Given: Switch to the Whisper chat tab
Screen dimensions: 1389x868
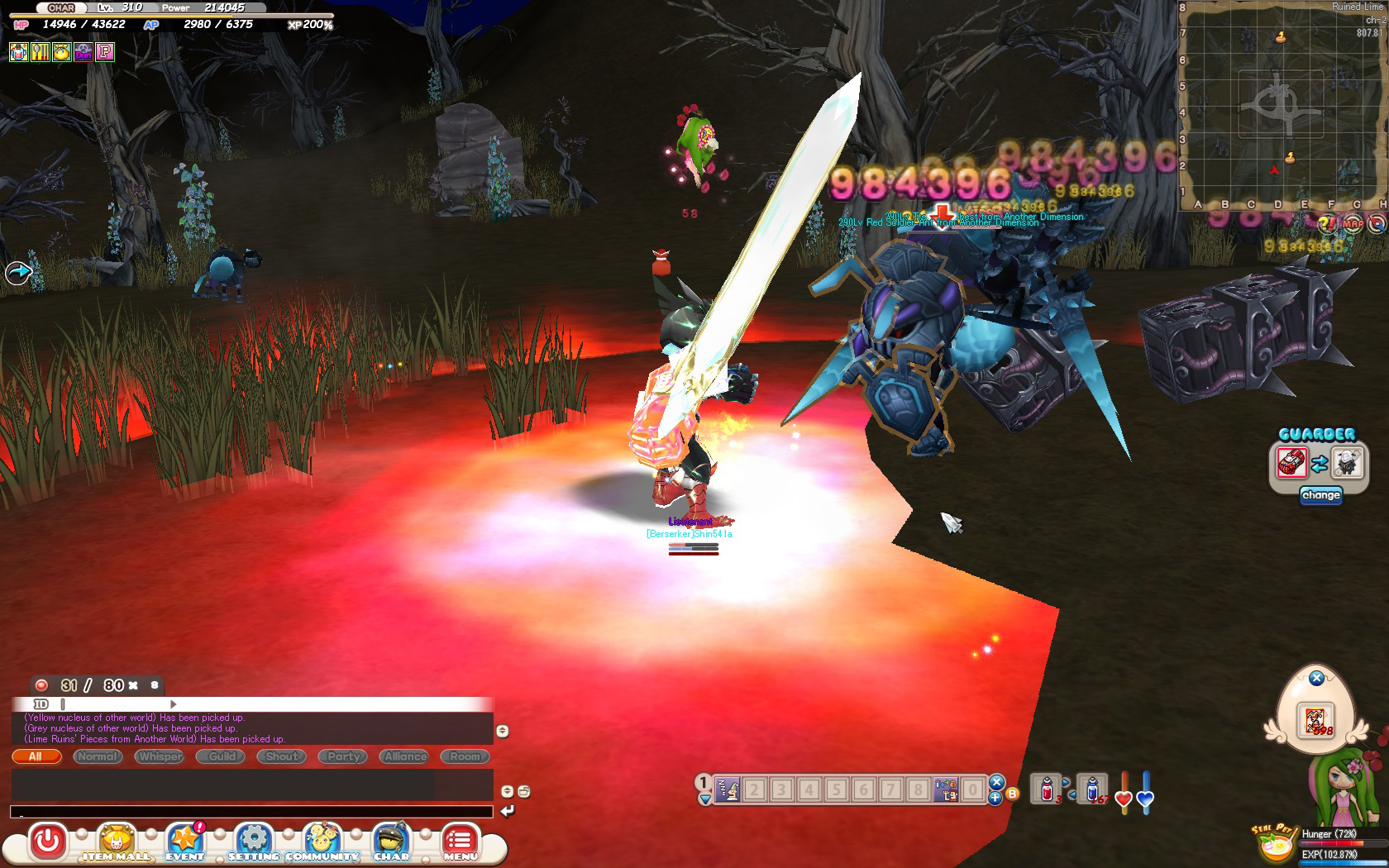Looking at the screenshot, I should pos(160,756).
